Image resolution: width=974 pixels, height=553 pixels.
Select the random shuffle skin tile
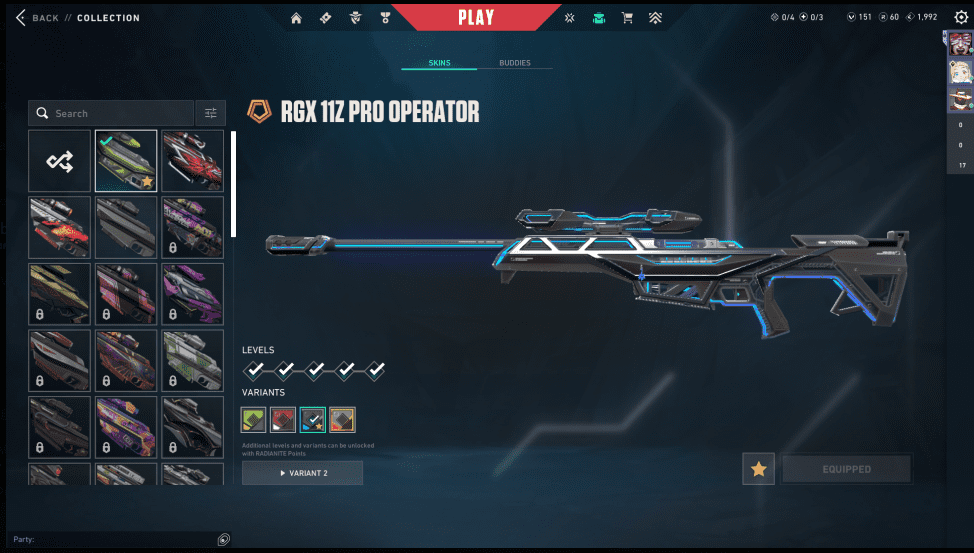pyautogui.click(x=59, y=161)
